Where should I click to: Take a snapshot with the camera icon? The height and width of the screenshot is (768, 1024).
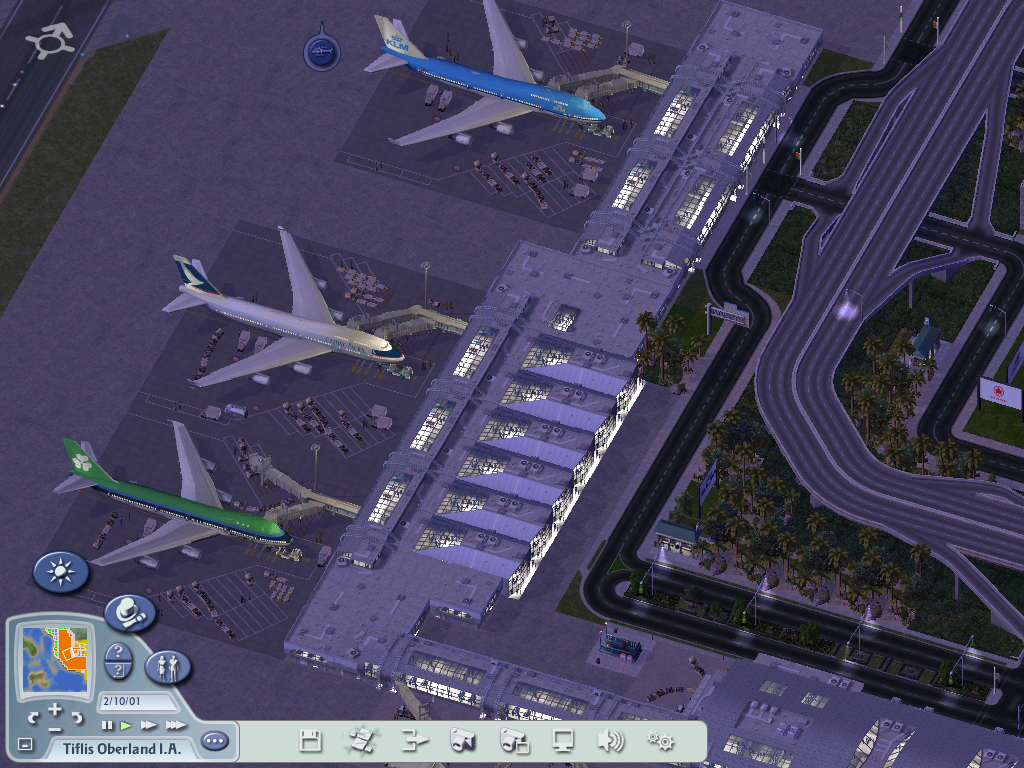(463, 741)
